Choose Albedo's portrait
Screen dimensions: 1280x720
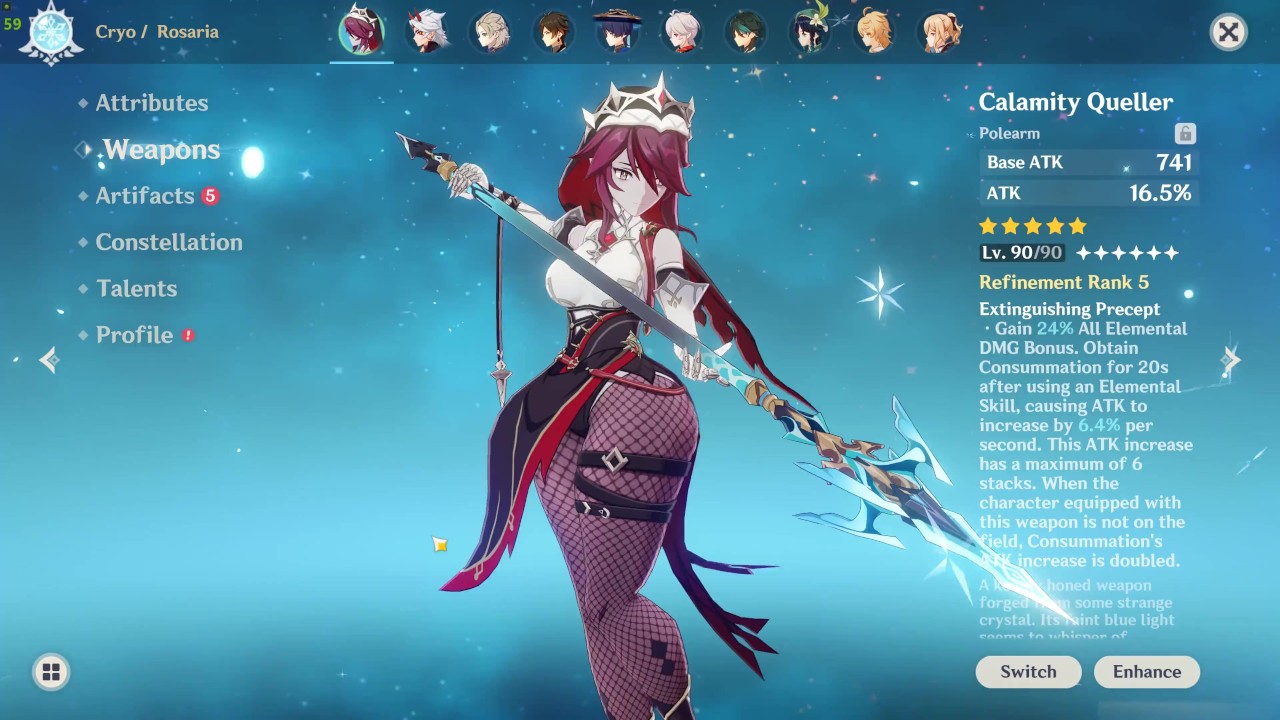491,31
